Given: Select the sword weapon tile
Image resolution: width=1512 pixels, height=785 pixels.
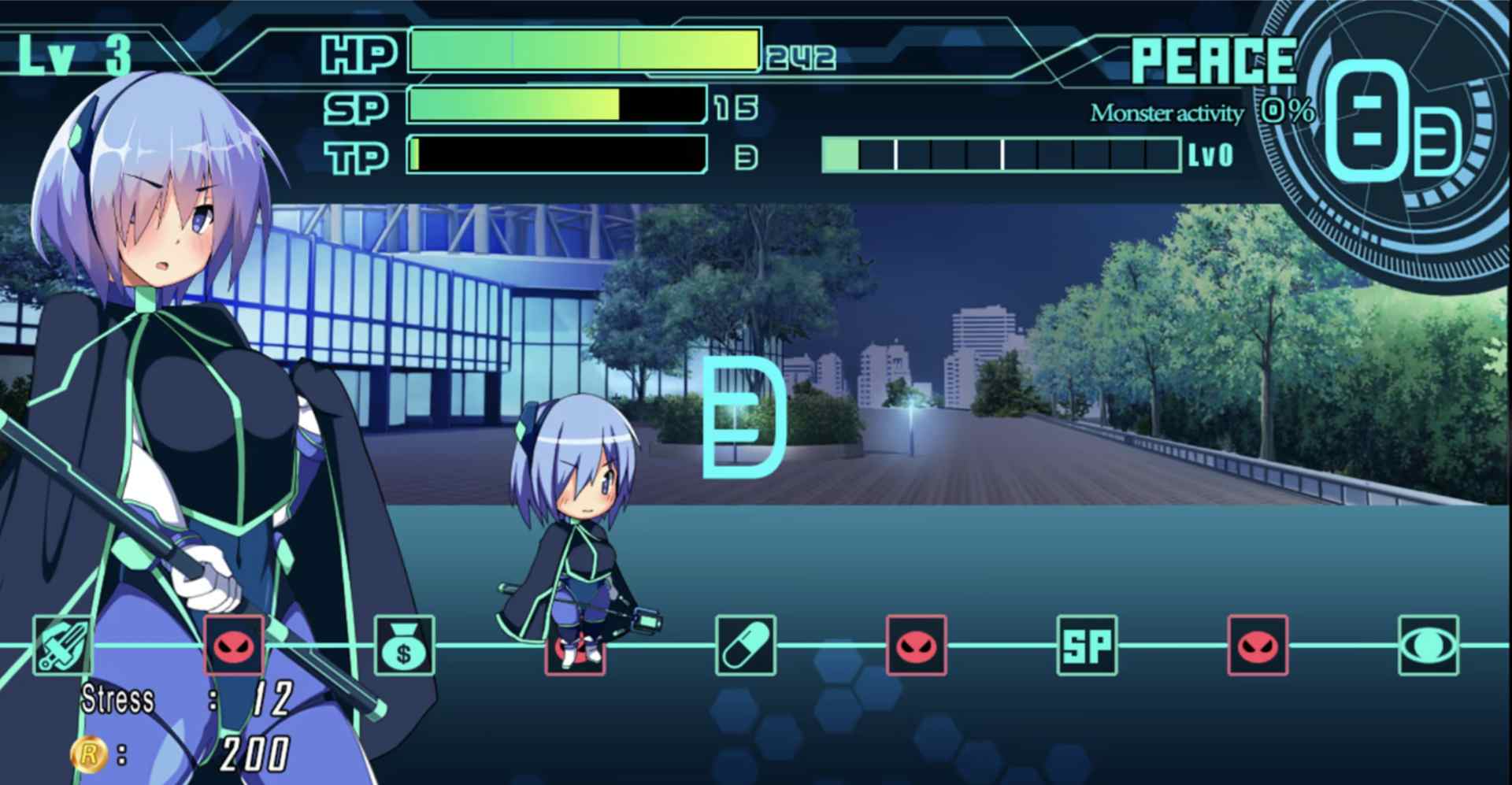Looking at the screenshot, I should [x=62, y=646].
